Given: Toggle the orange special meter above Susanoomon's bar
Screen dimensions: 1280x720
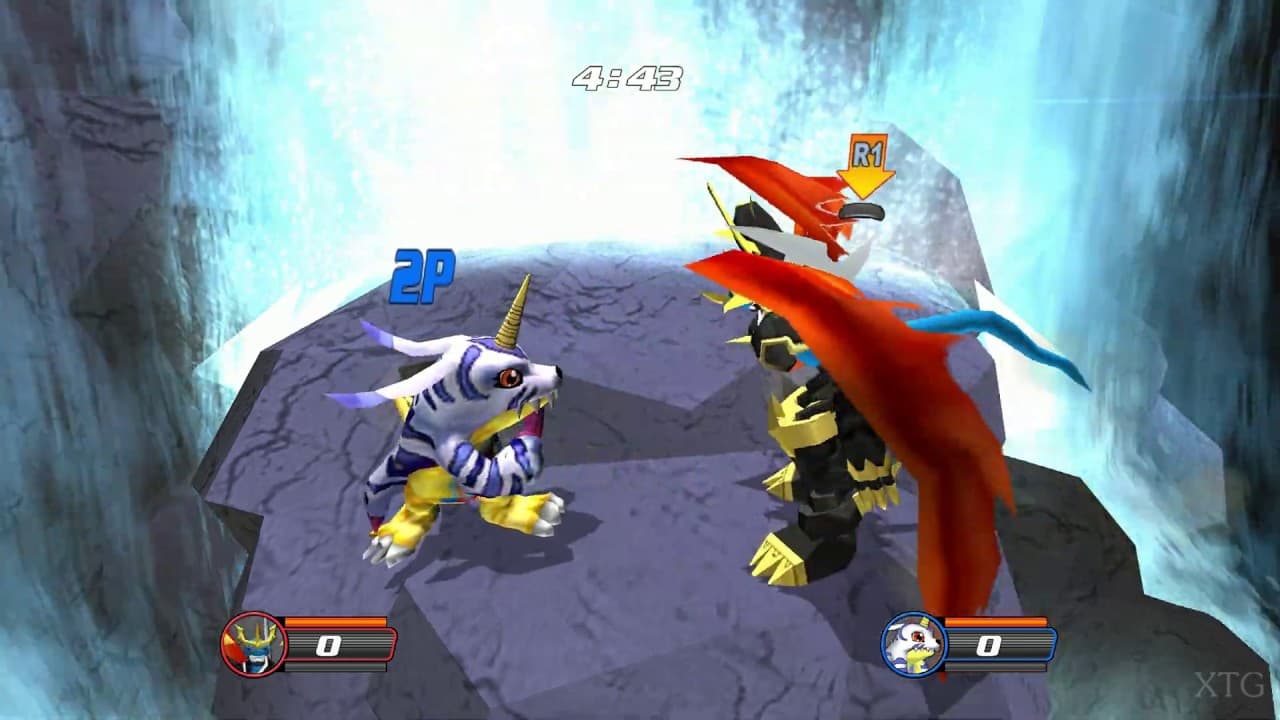Looking at the screenshot, I should pos(335,621).
